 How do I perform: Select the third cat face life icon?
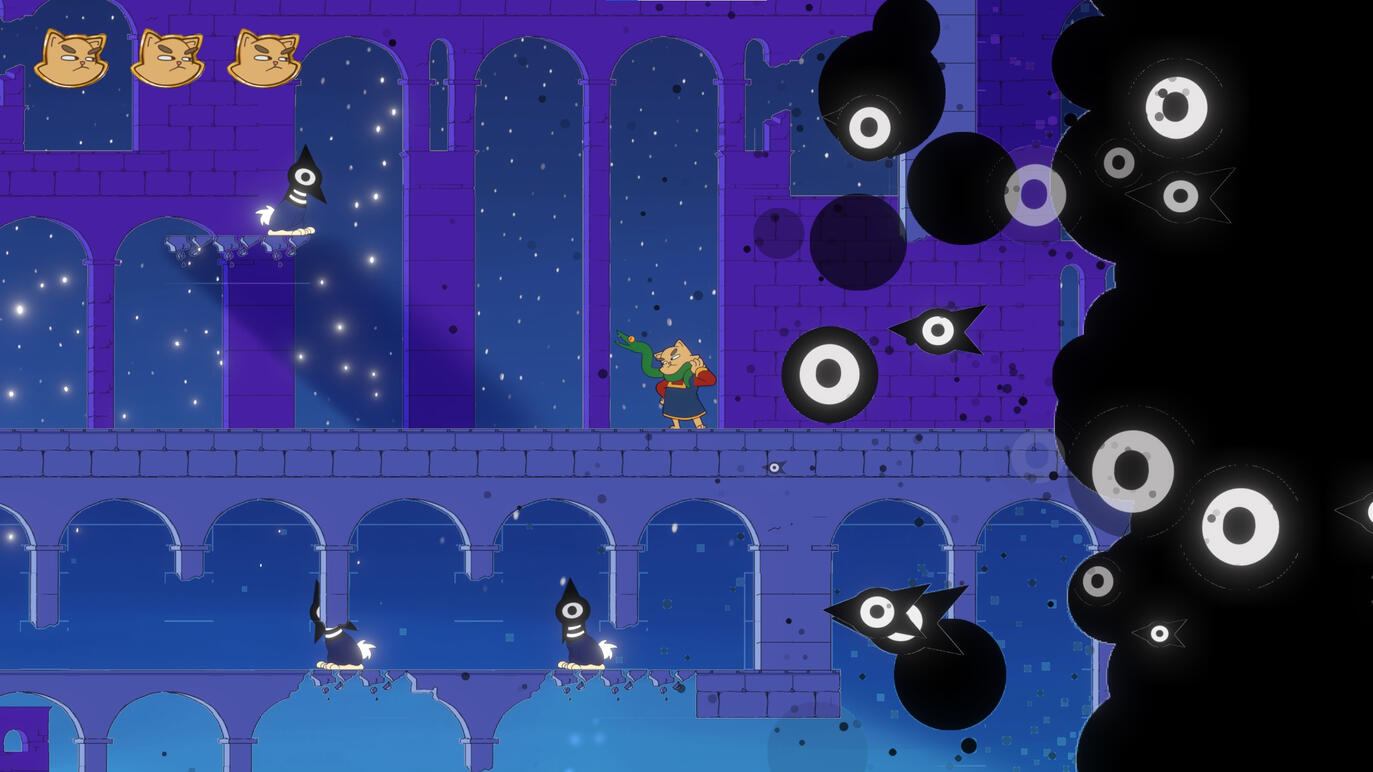click(x=263, y=57)
